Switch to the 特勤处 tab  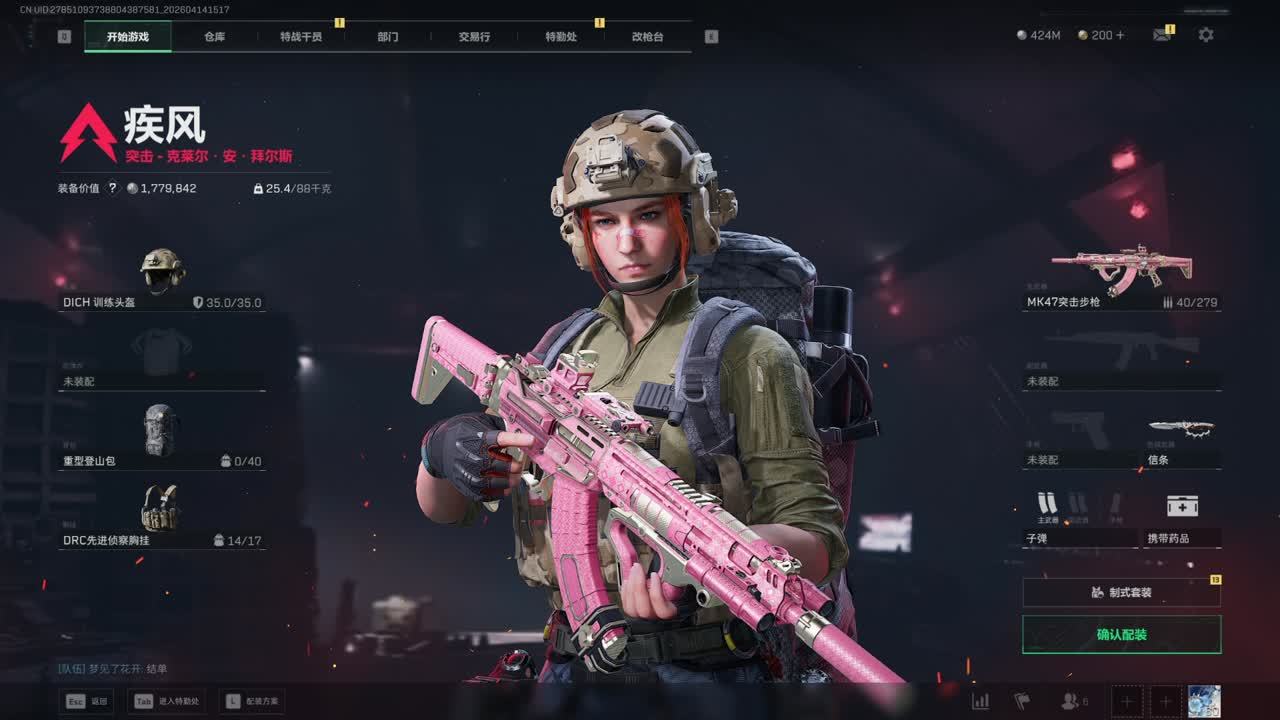click(x=561, y=37)
